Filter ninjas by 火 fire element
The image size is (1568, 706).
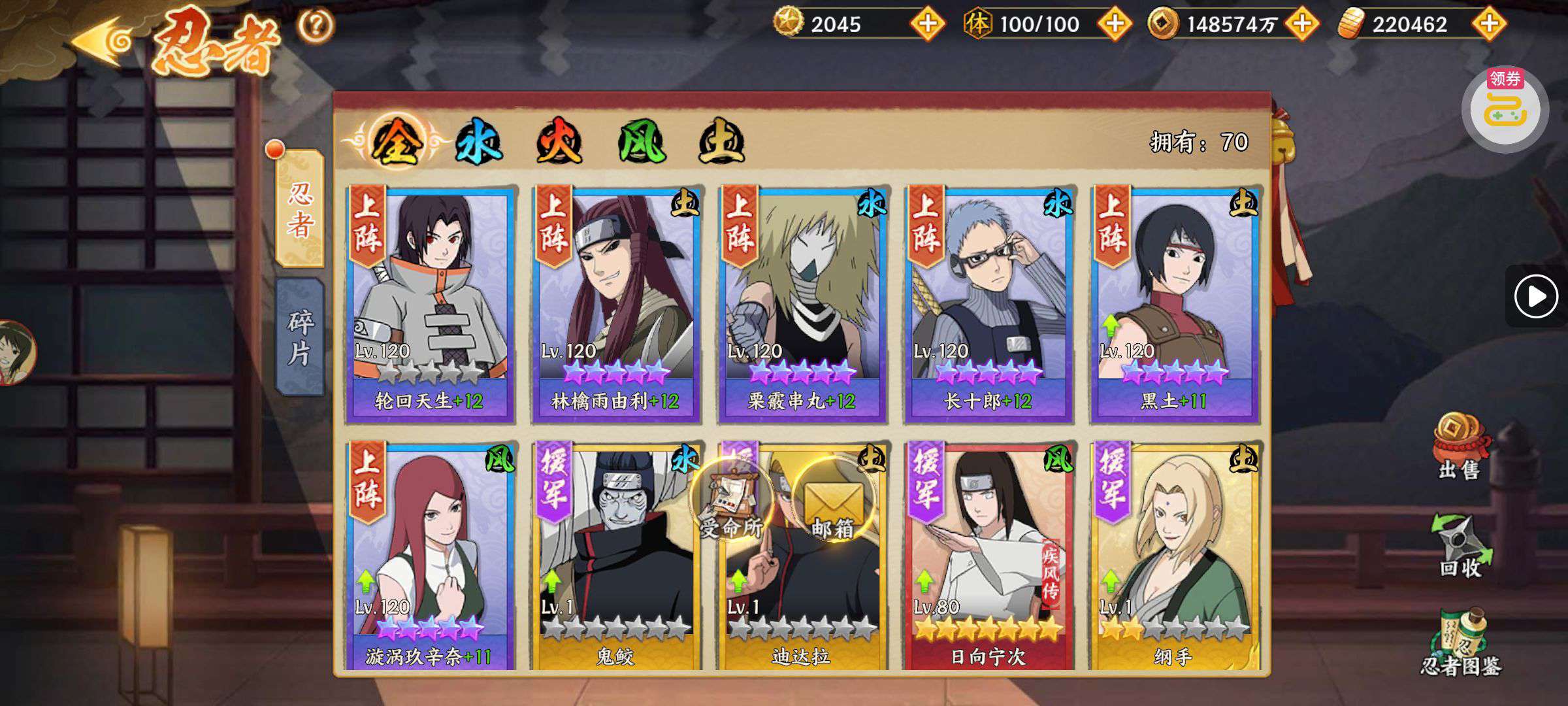tap(559, 142)
